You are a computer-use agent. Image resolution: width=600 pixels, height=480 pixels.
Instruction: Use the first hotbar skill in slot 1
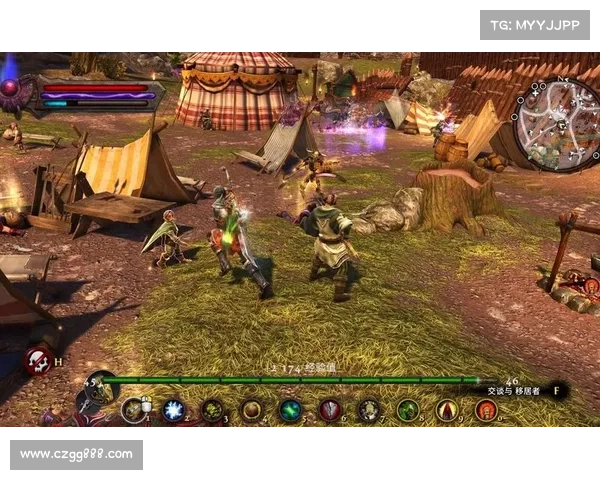133,410
